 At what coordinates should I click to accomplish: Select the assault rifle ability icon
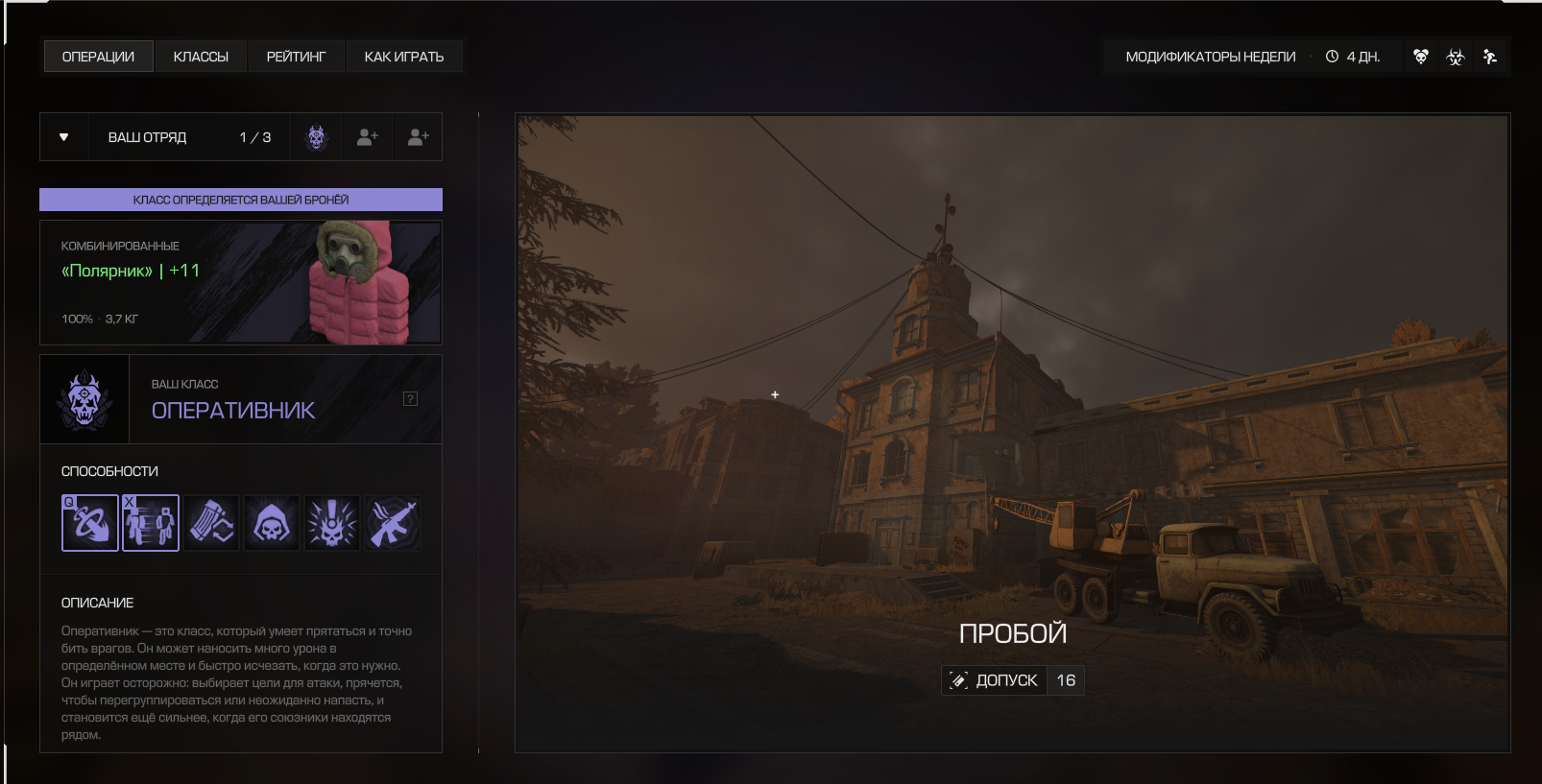tap(393, 523)
